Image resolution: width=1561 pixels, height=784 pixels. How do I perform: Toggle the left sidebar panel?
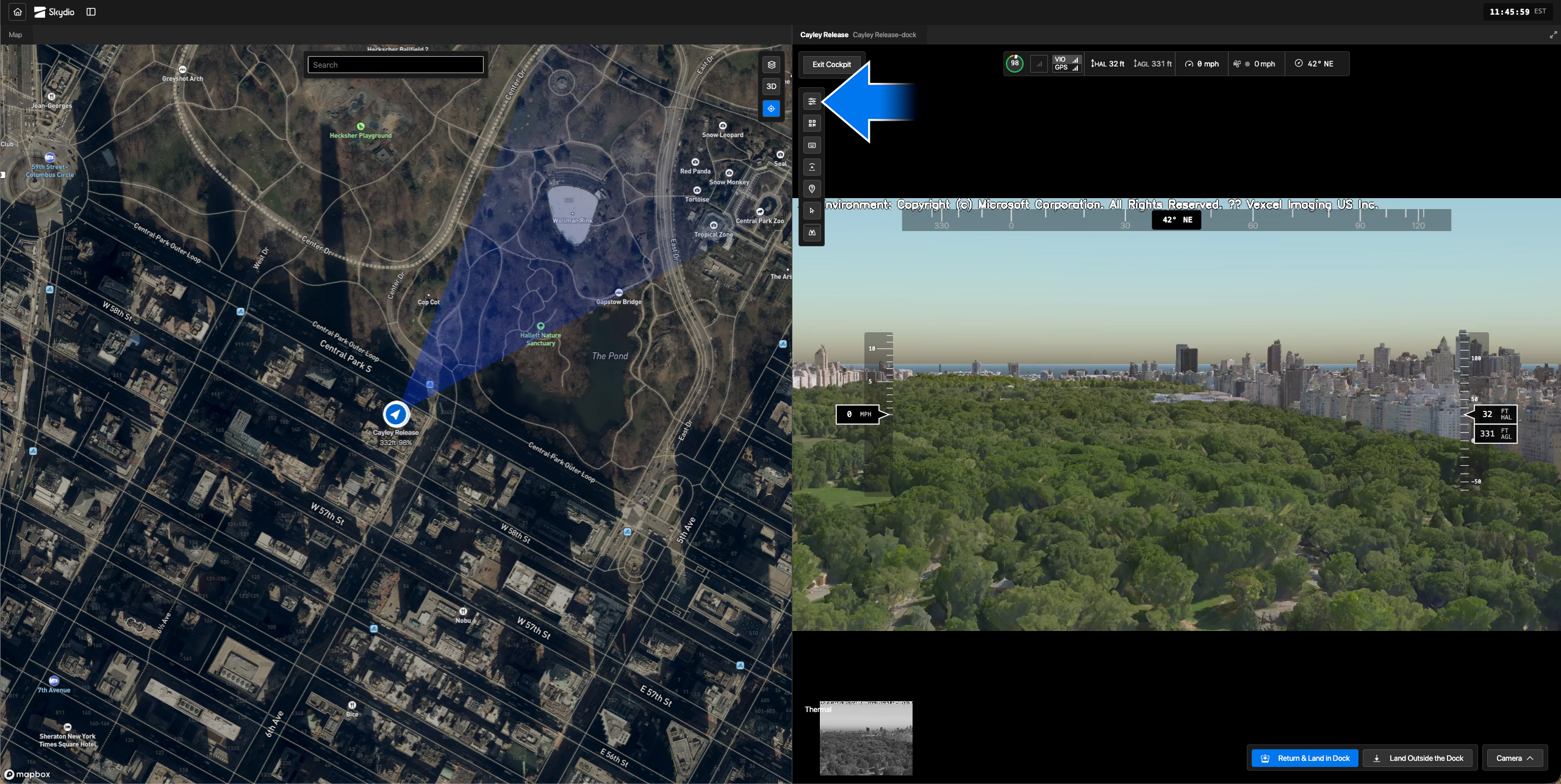pos(92,12)
